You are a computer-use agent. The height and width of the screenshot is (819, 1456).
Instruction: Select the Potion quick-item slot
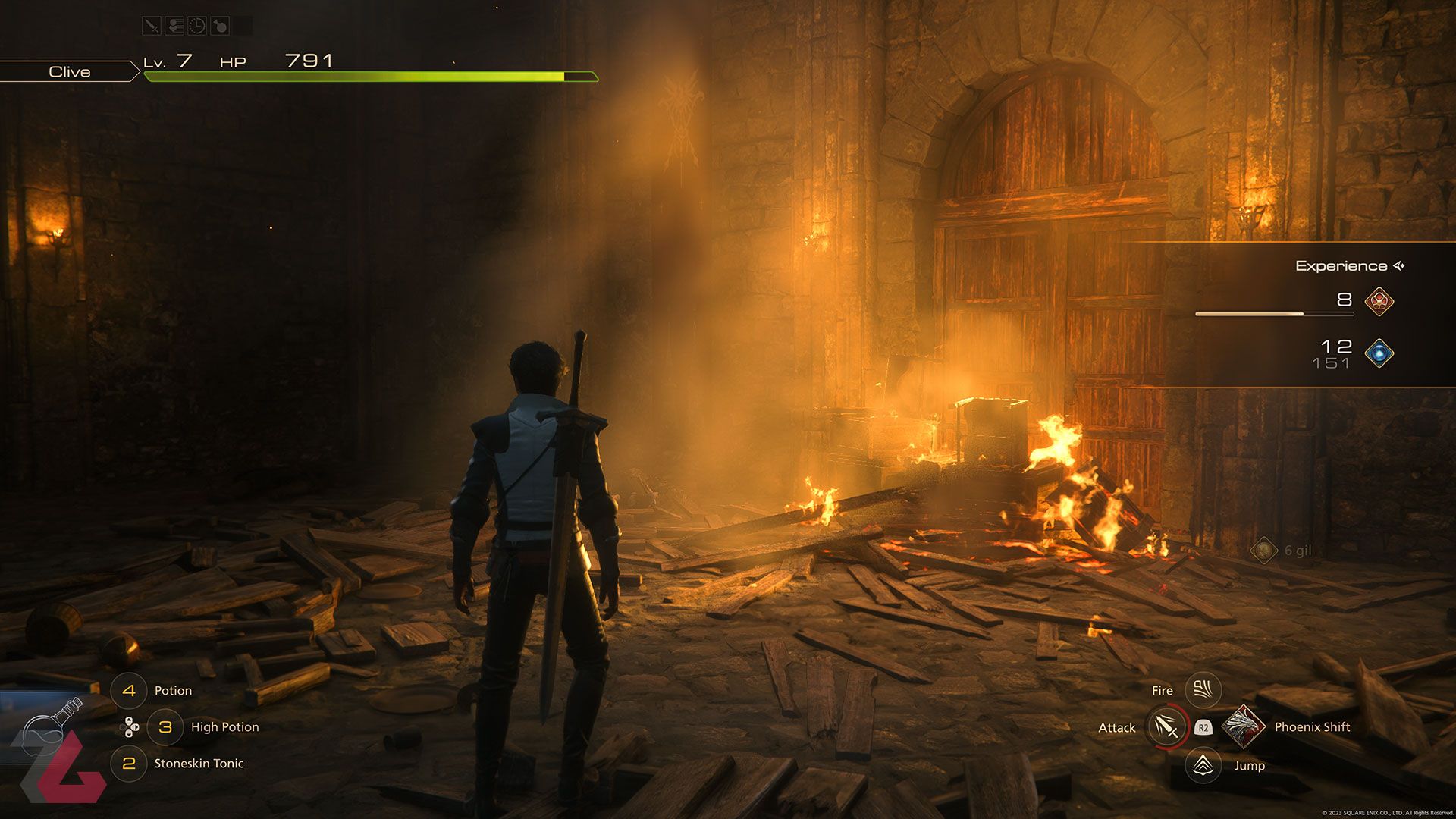coord(129,691)
